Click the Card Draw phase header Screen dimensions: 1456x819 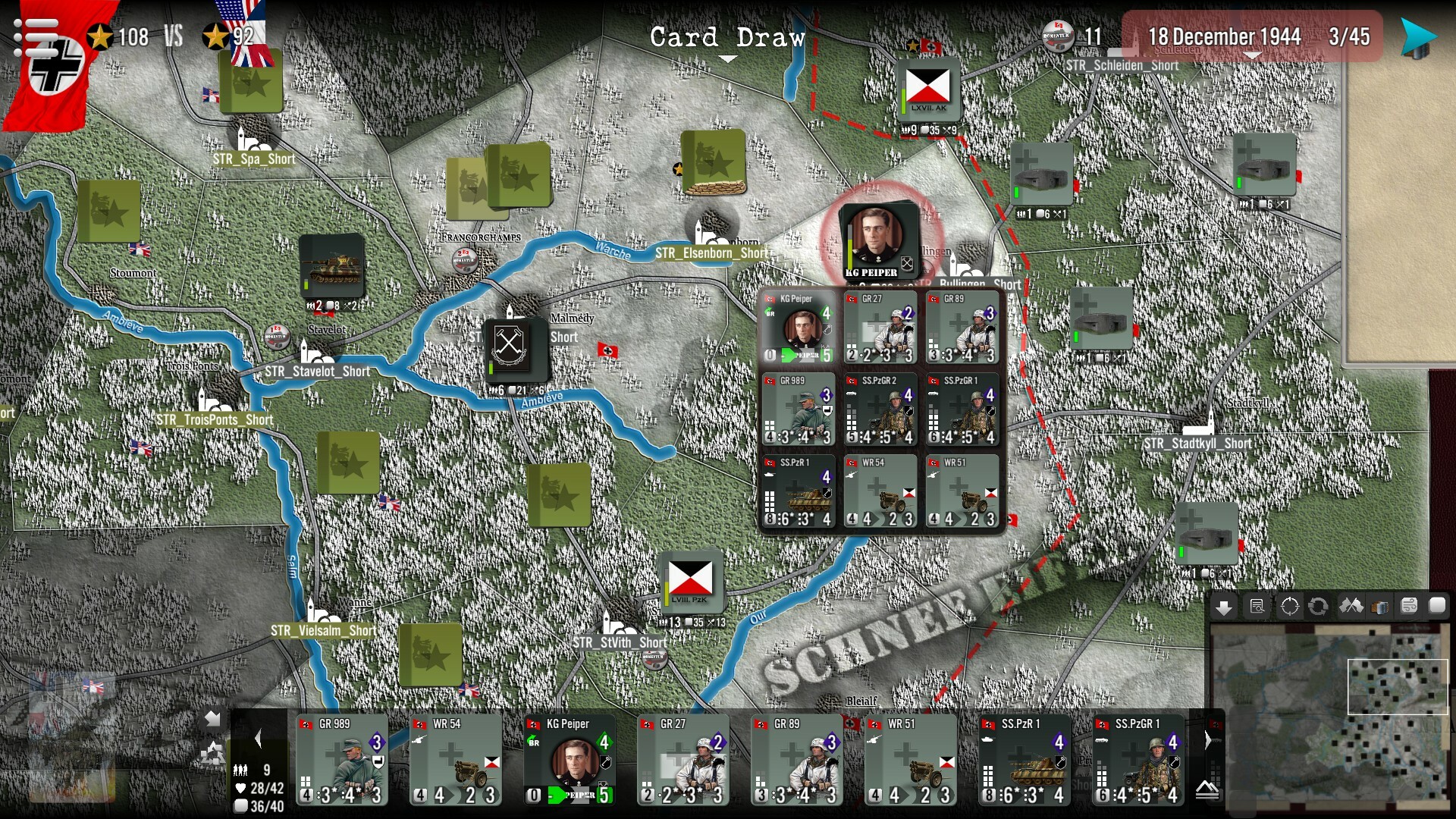pyautogui.click(x=728, y=37)
